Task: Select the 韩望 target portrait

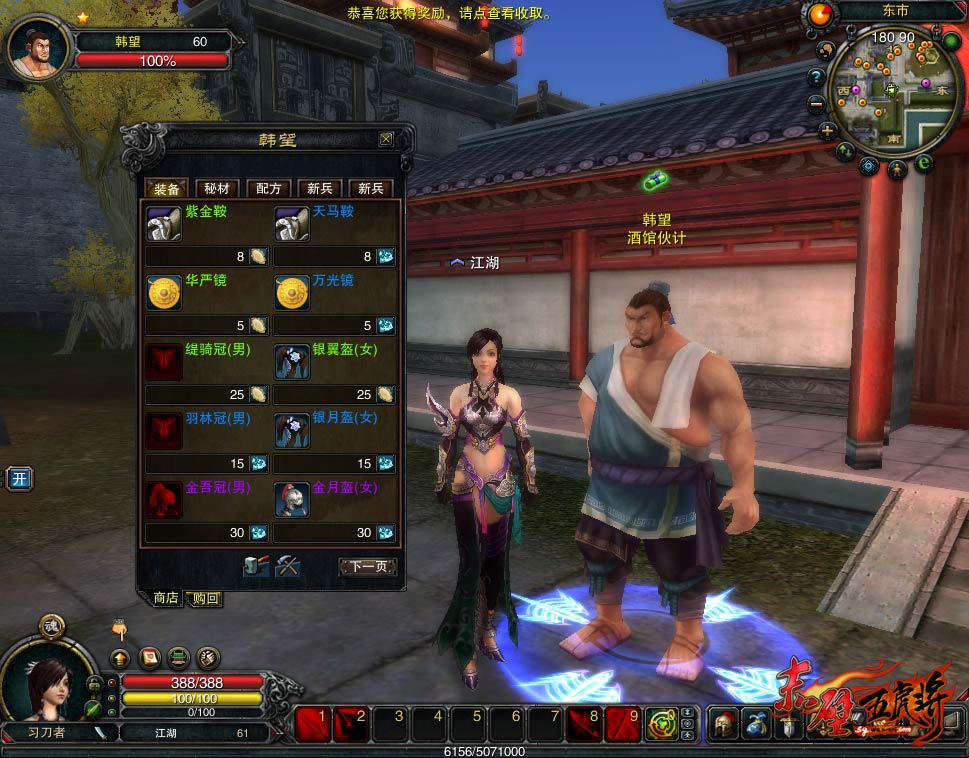Action: (x=40, y=47)
